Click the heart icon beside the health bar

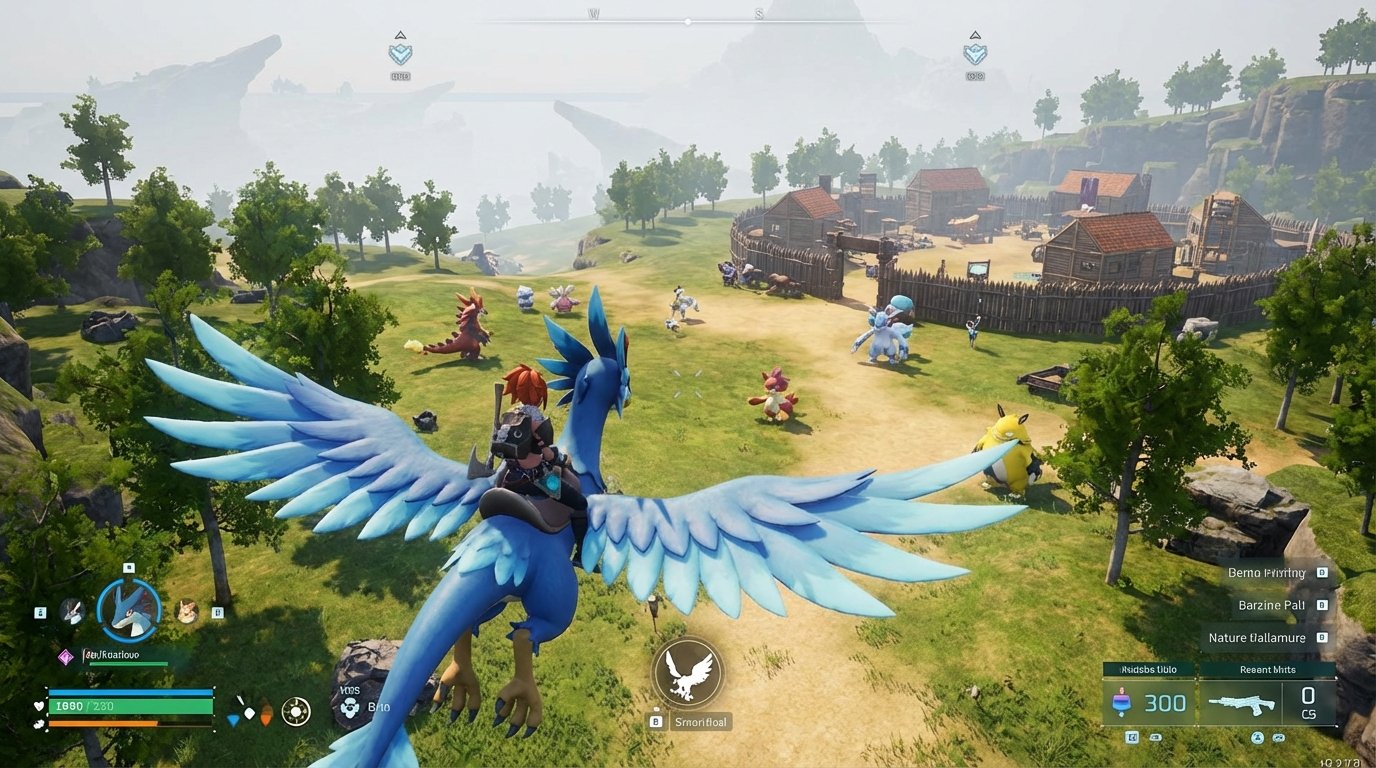click(38, 704)
